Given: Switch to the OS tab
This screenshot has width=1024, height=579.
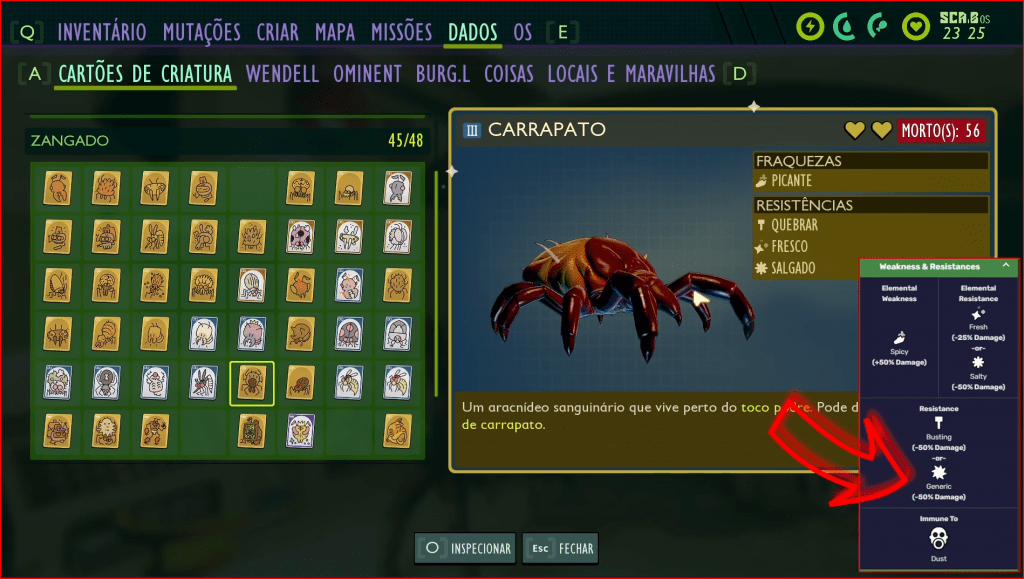Looking at the screenshot, I should pos(523,32).
